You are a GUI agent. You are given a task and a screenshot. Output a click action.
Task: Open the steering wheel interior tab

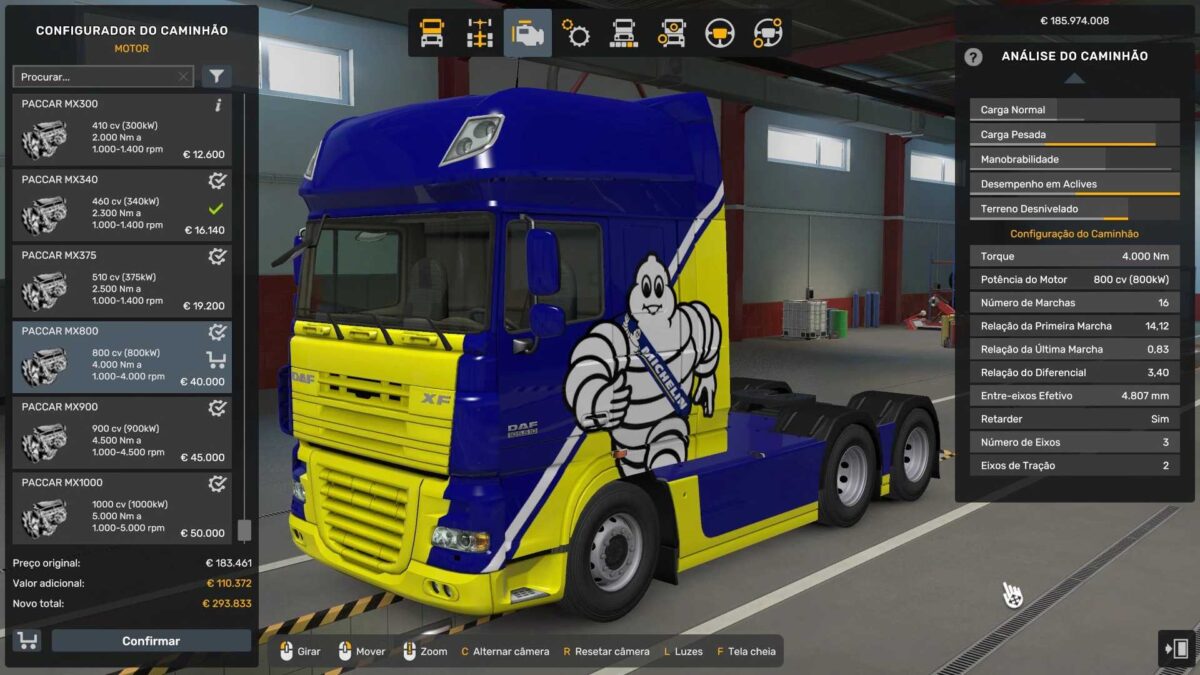pos(718,33)
